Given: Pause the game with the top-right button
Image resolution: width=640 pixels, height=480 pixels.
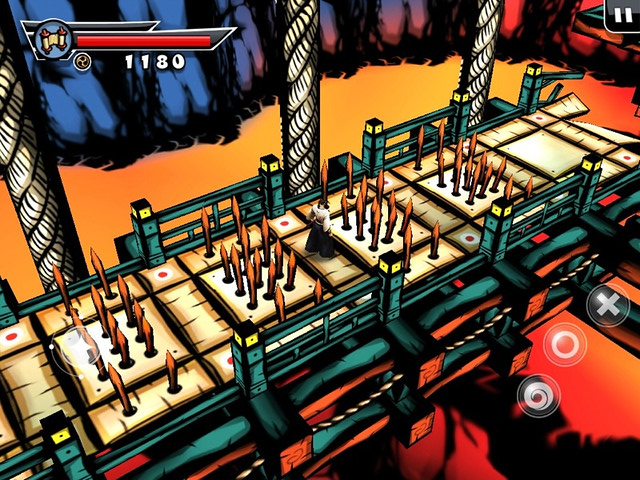Looking at the screenshot, I should pos(623,13).
